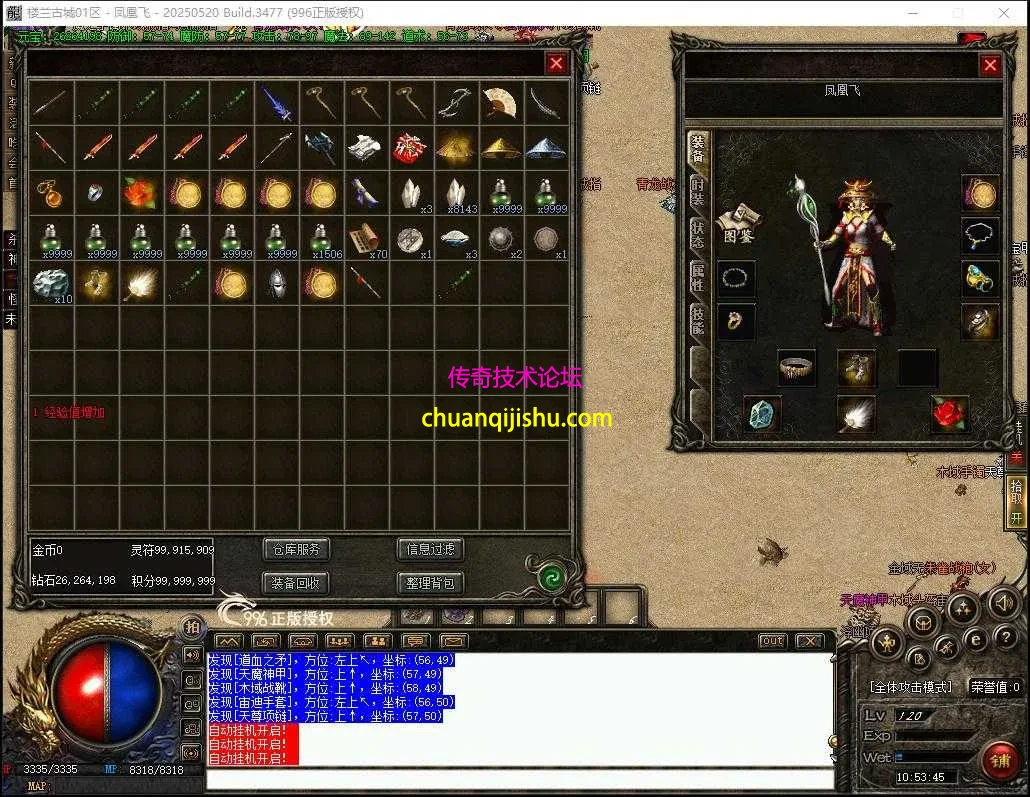Sort the bag with 整理背包
1030x797 pixels.
click(x=431, y=583)
